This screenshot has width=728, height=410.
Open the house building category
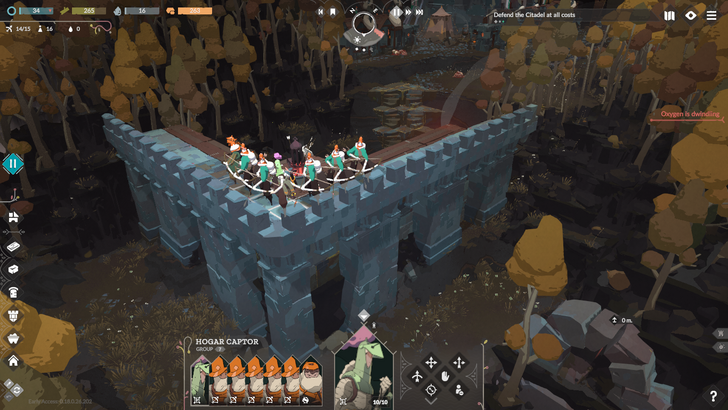[13, 360]
